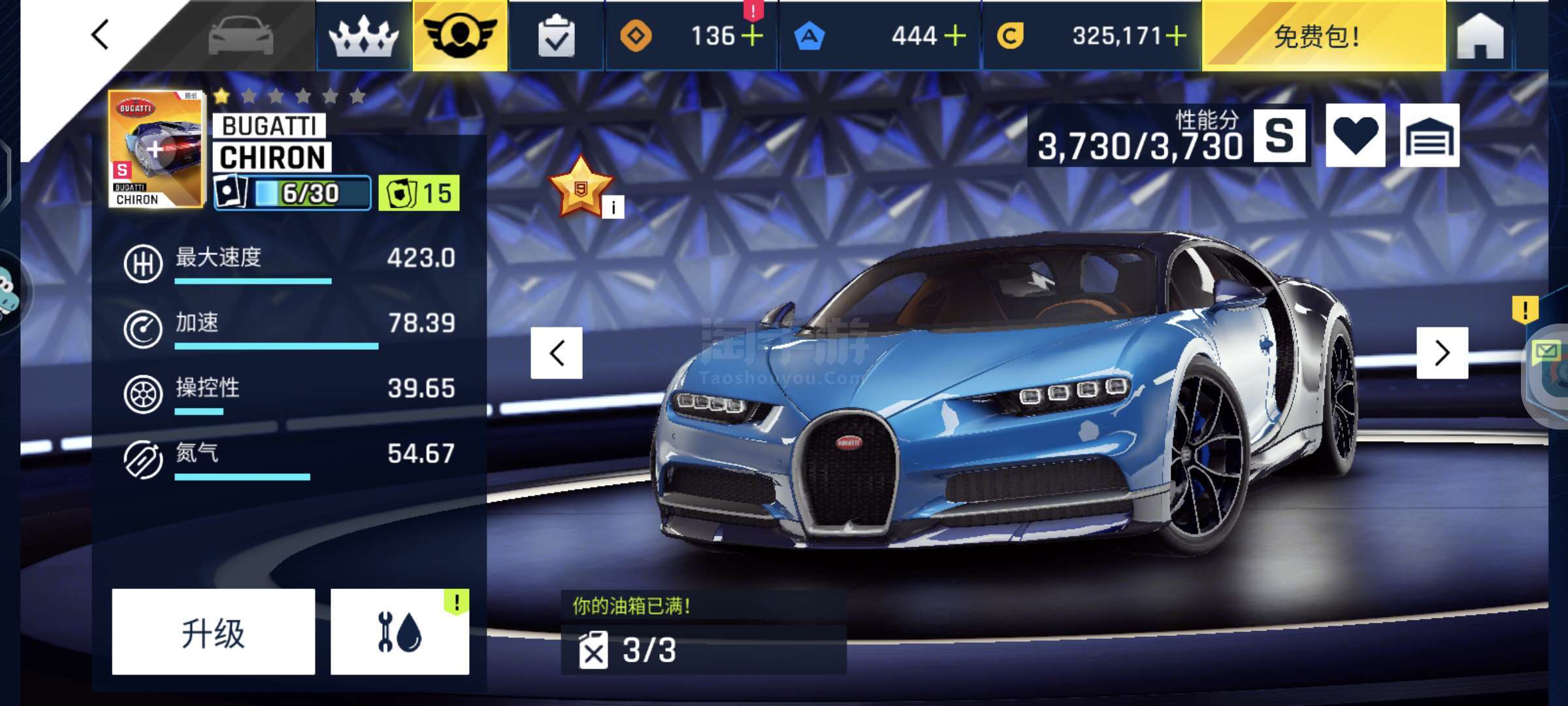Claim the 免费包 free pack
This screenshot has width=1568, height=706.
point(1322,37)
